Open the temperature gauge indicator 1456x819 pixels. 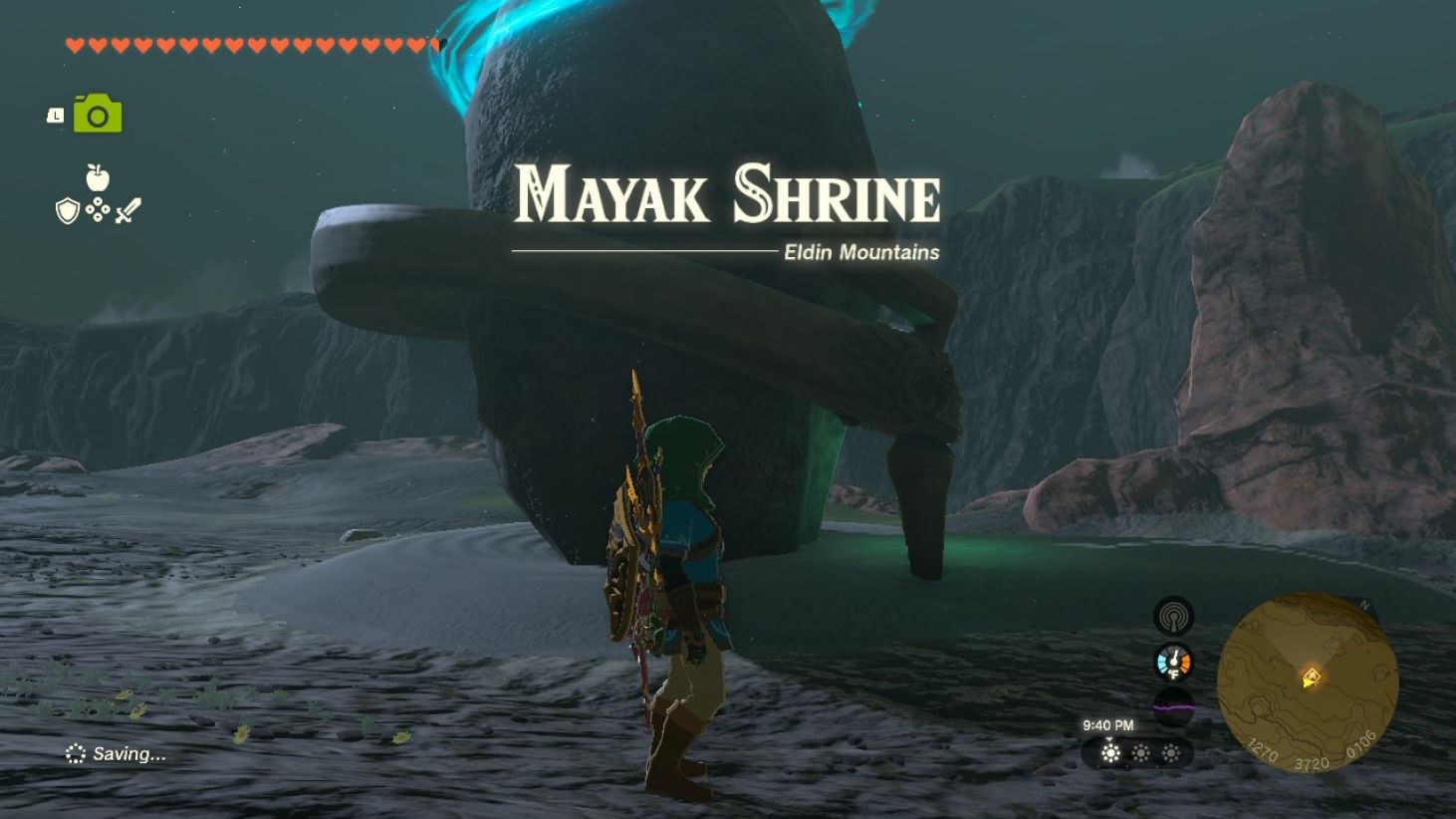click(x=1172, y=661)
